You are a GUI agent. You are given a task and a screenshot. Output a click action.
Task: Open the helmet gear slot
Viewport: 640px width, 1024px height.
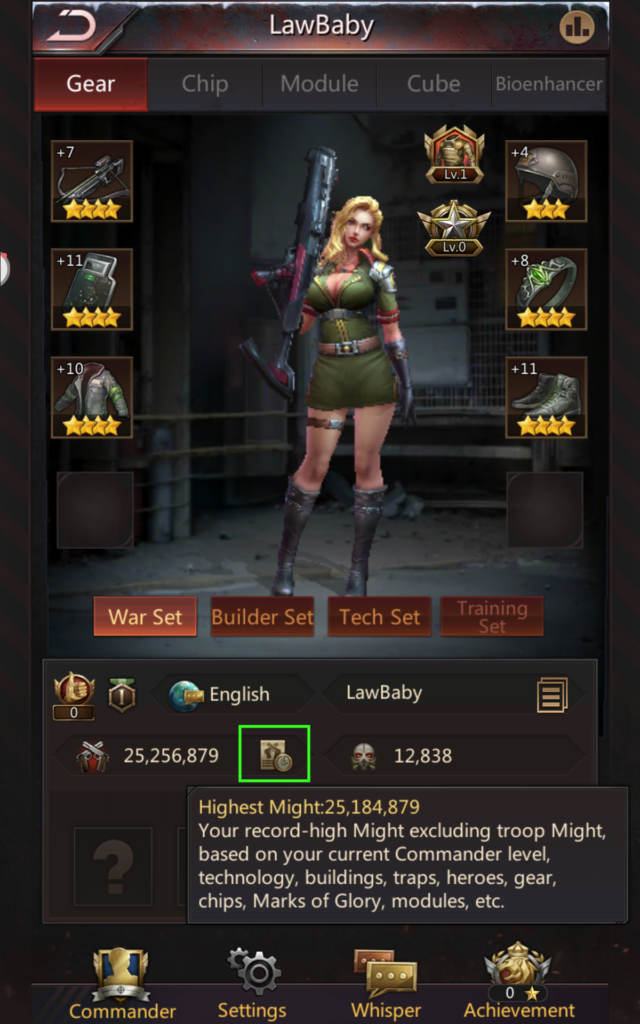click(546, 181)
